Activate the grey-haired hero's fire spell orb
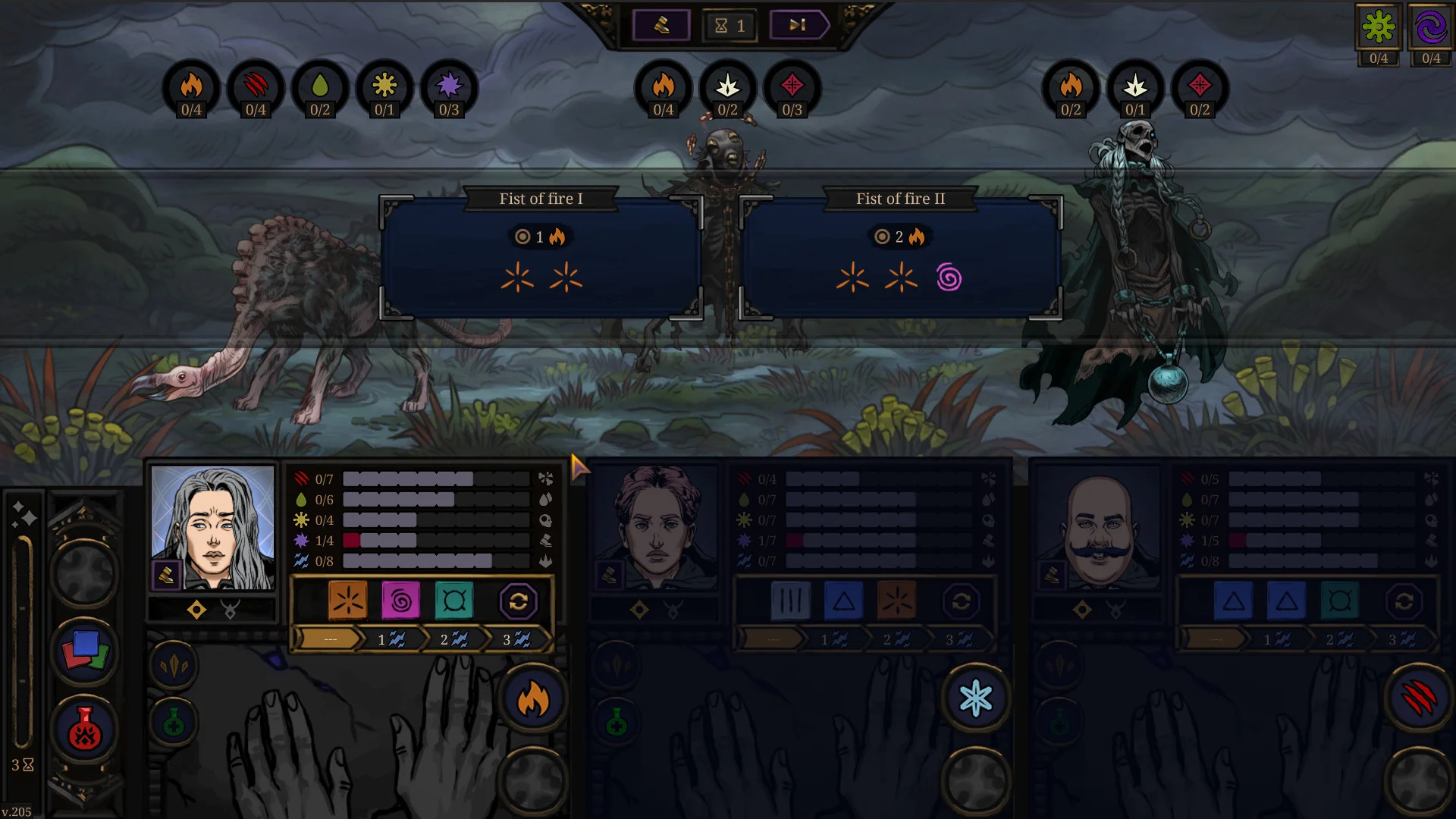The height and width of the screenshot is (819, 1456). [x=533, y=698]
